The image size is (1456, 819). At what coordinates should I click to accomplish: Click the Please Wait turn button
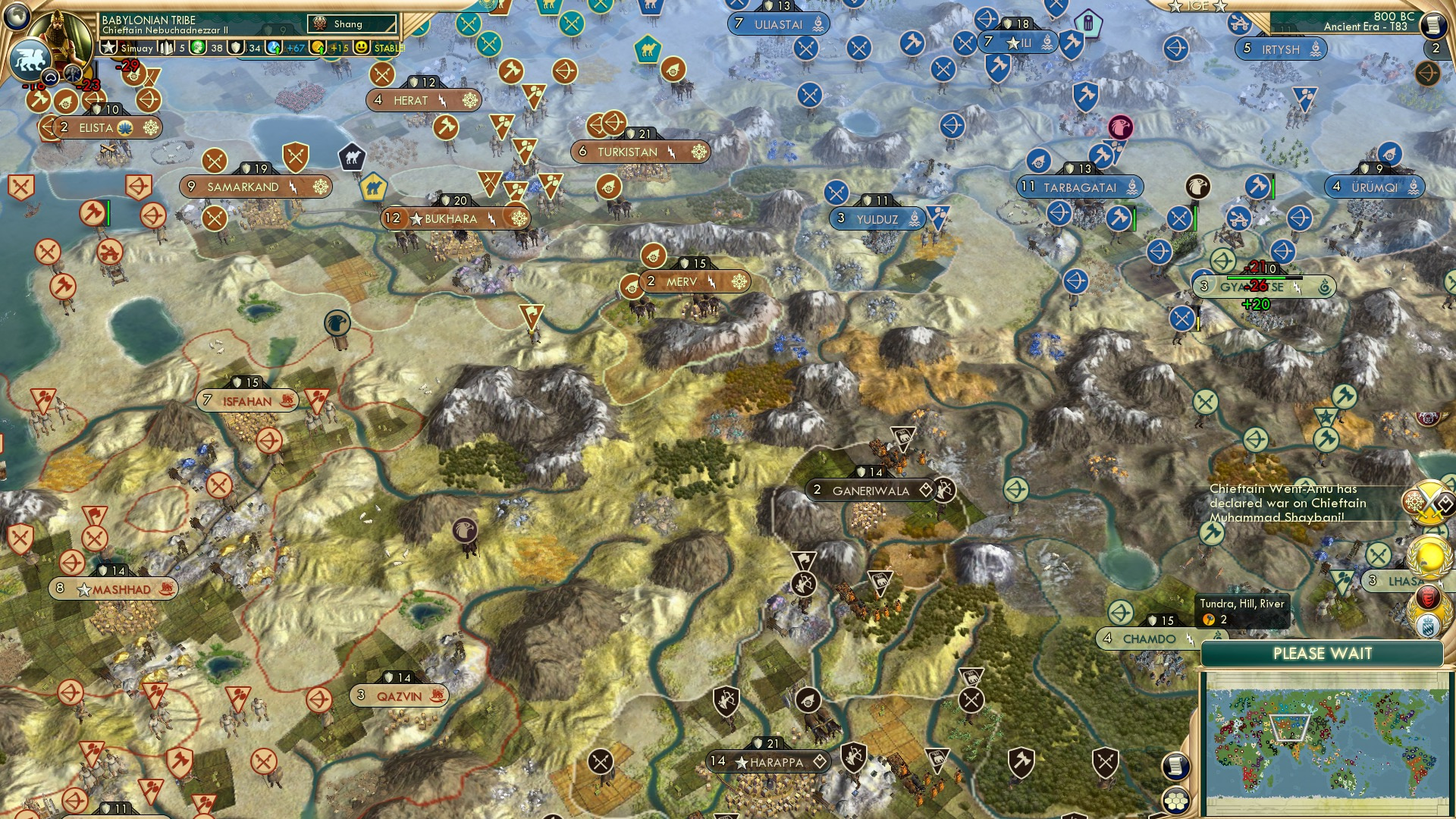pyautogui.click(x=1322, y=654)
